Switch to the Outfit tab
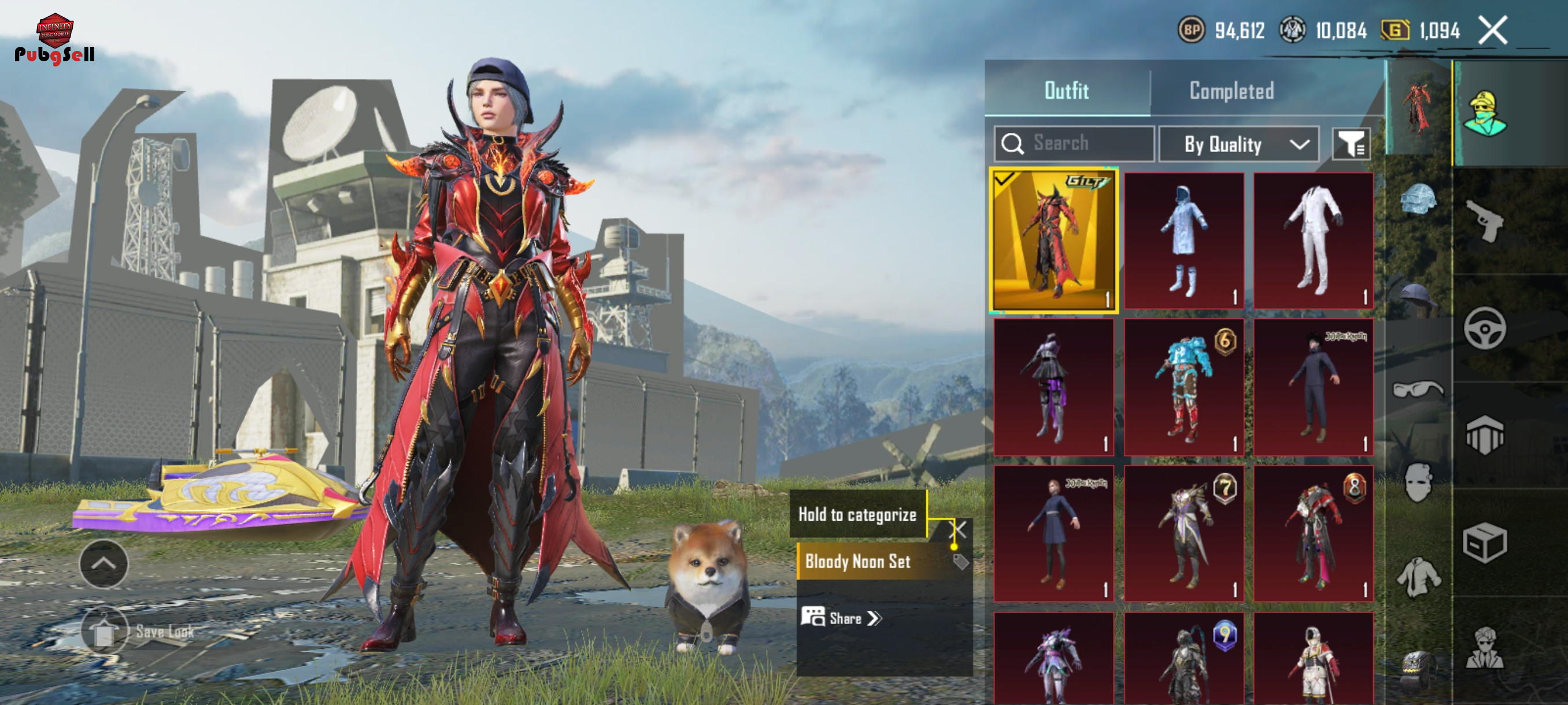This screenshot has width=1568, height=705. pos(1066,91)
